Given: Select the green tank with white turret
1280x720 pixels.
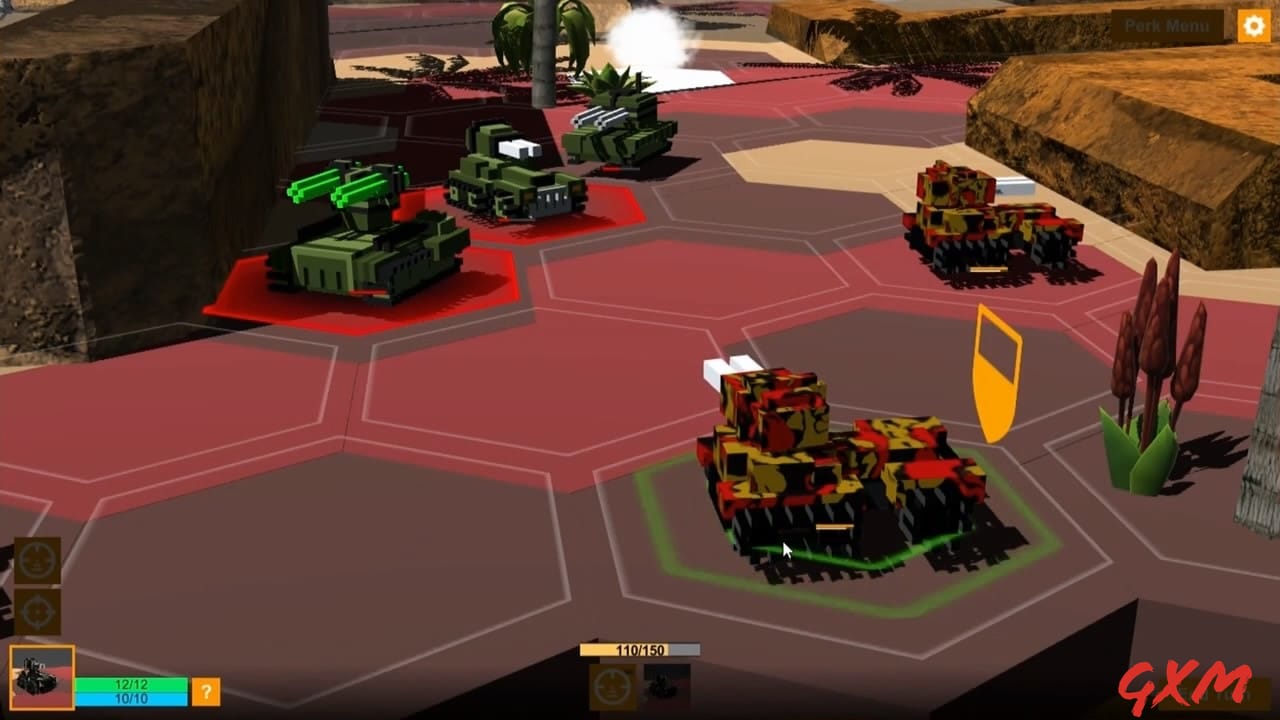Looking at the screenshot, I should 505,175.
